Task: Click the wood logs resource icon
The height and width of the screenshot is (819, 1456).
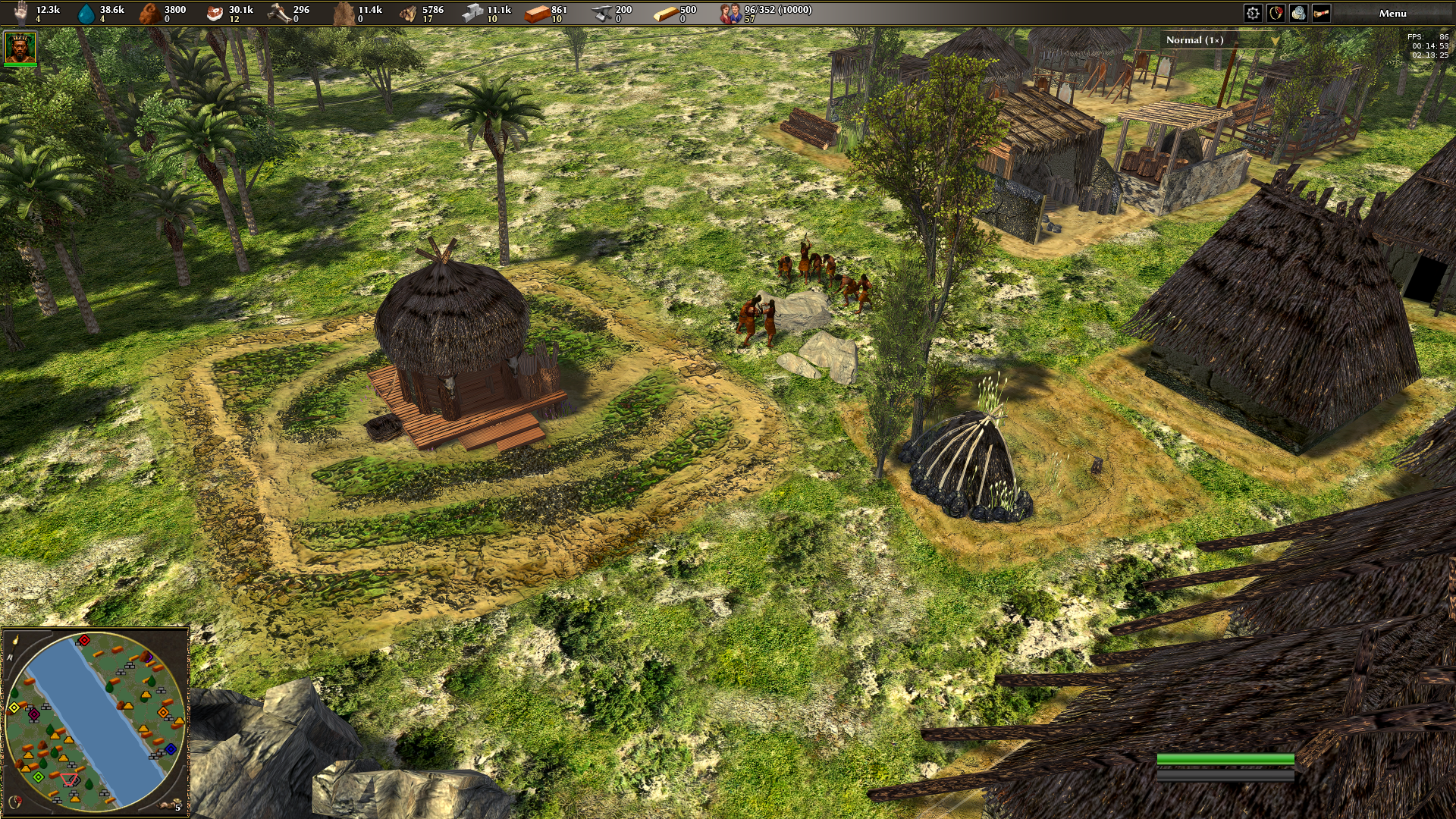Action: click(x=409, y=13)
